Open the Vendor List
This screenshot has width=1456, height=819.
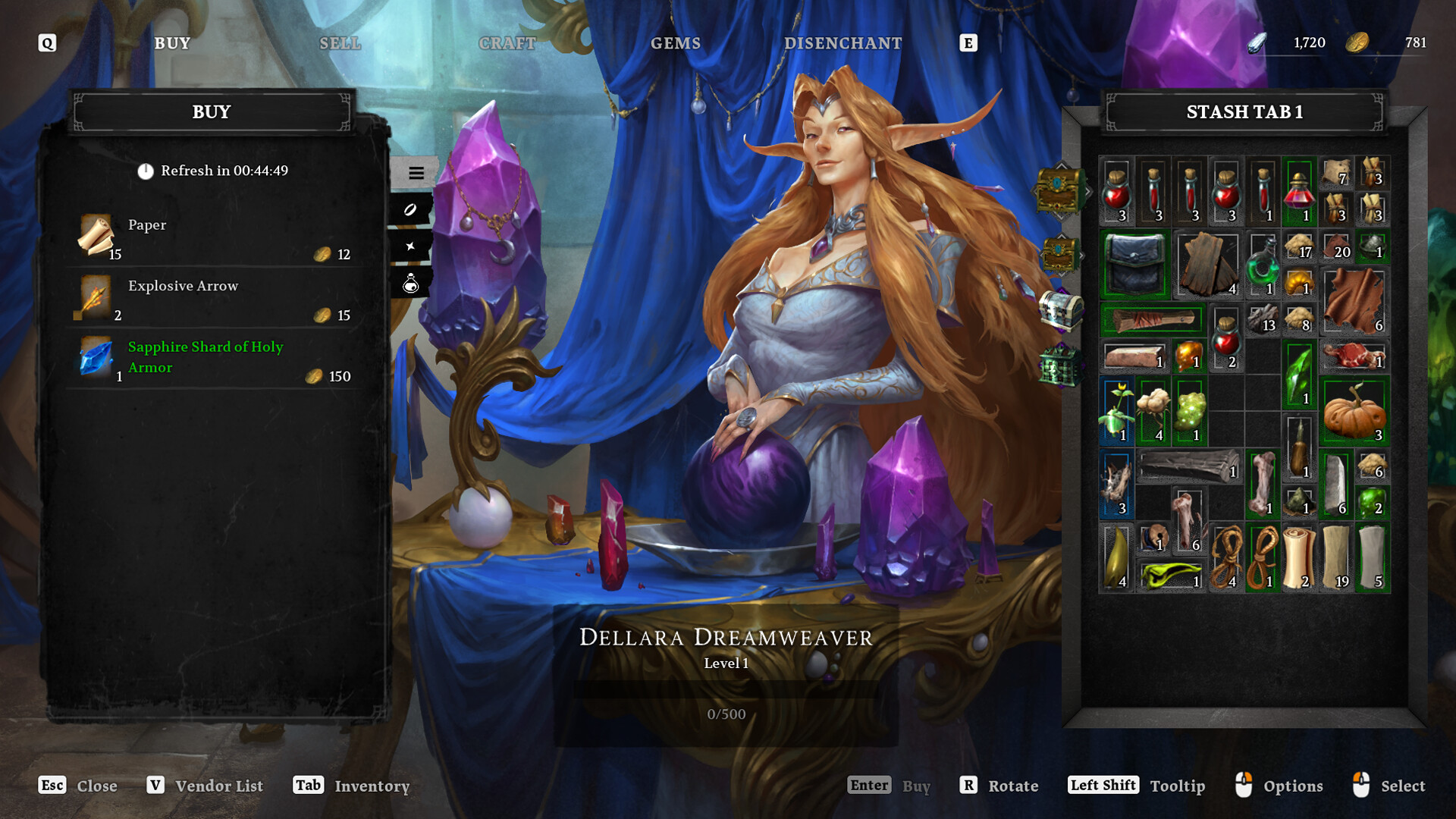click(x=218, y=786)
